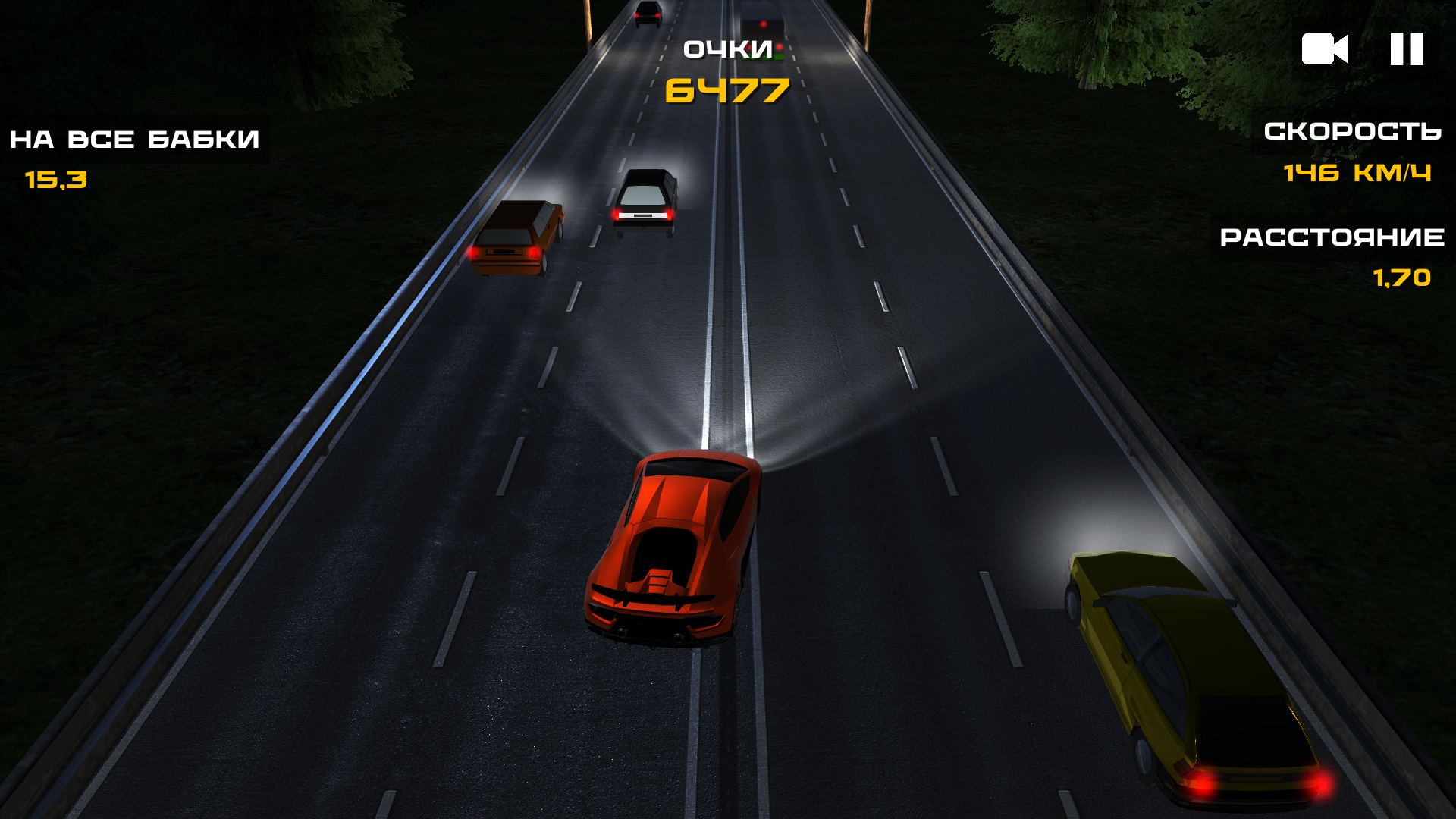Click the НА ВСЕ БАБКИ header text

point(134,138)
